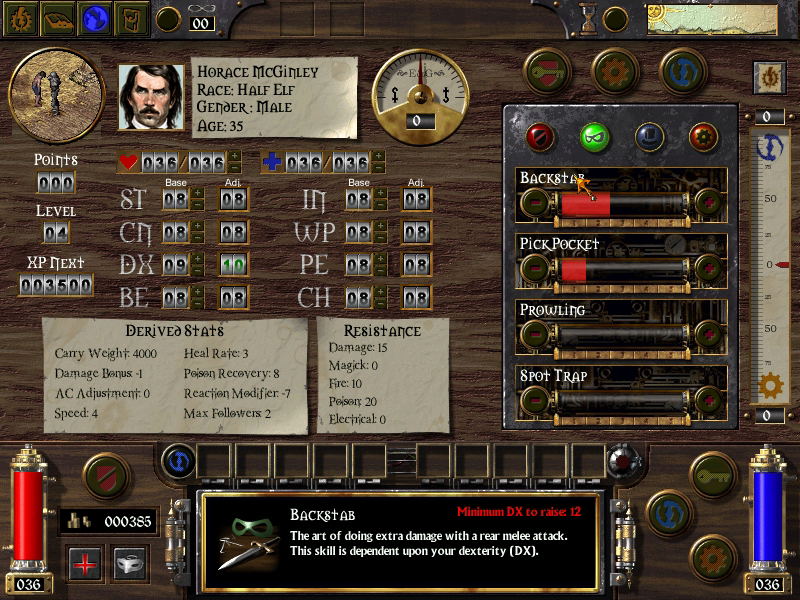
Task: Lower the Pick Pocket skill by one
Action: pos(535,269)
